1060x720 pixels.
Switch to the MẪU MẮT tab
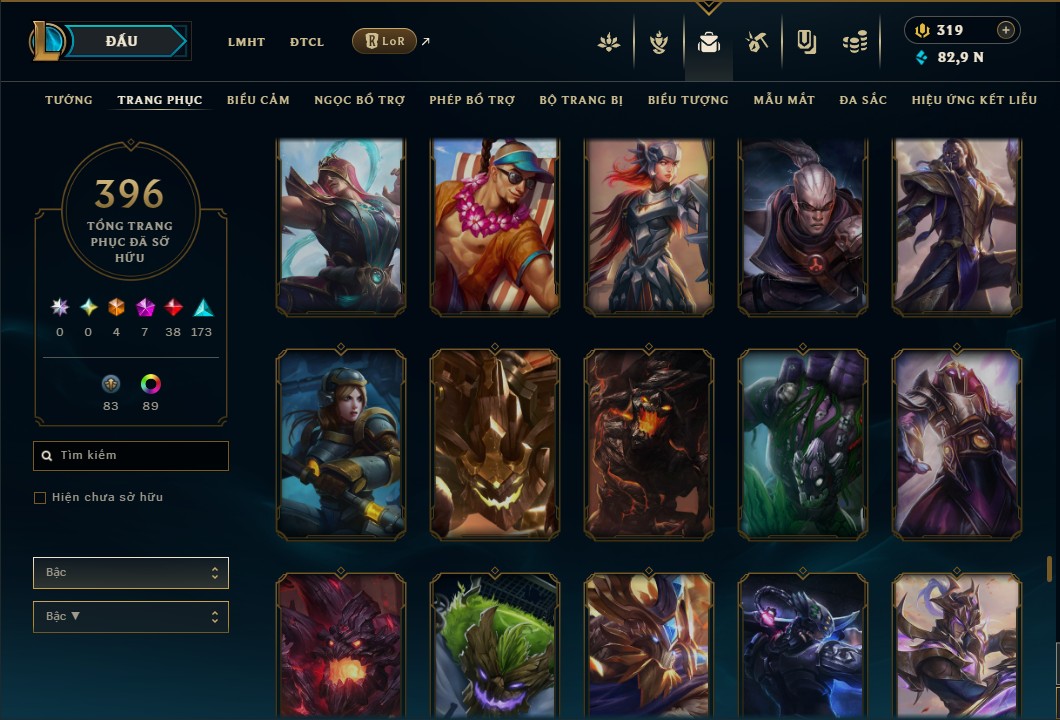[784, 100]
